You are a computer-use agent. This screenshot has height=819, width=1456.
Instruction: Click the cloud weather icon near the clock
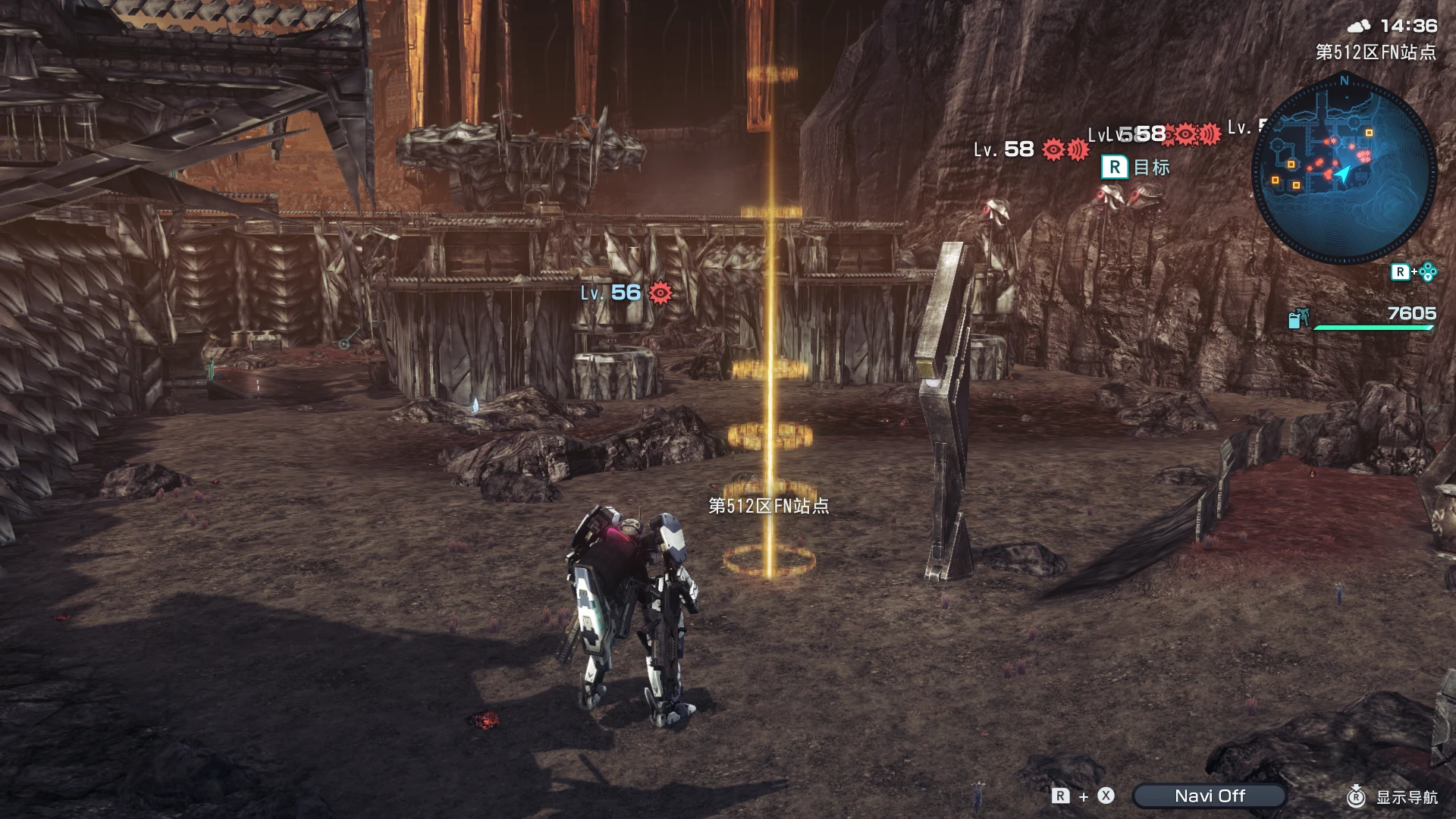click(x=1360, y=25)
